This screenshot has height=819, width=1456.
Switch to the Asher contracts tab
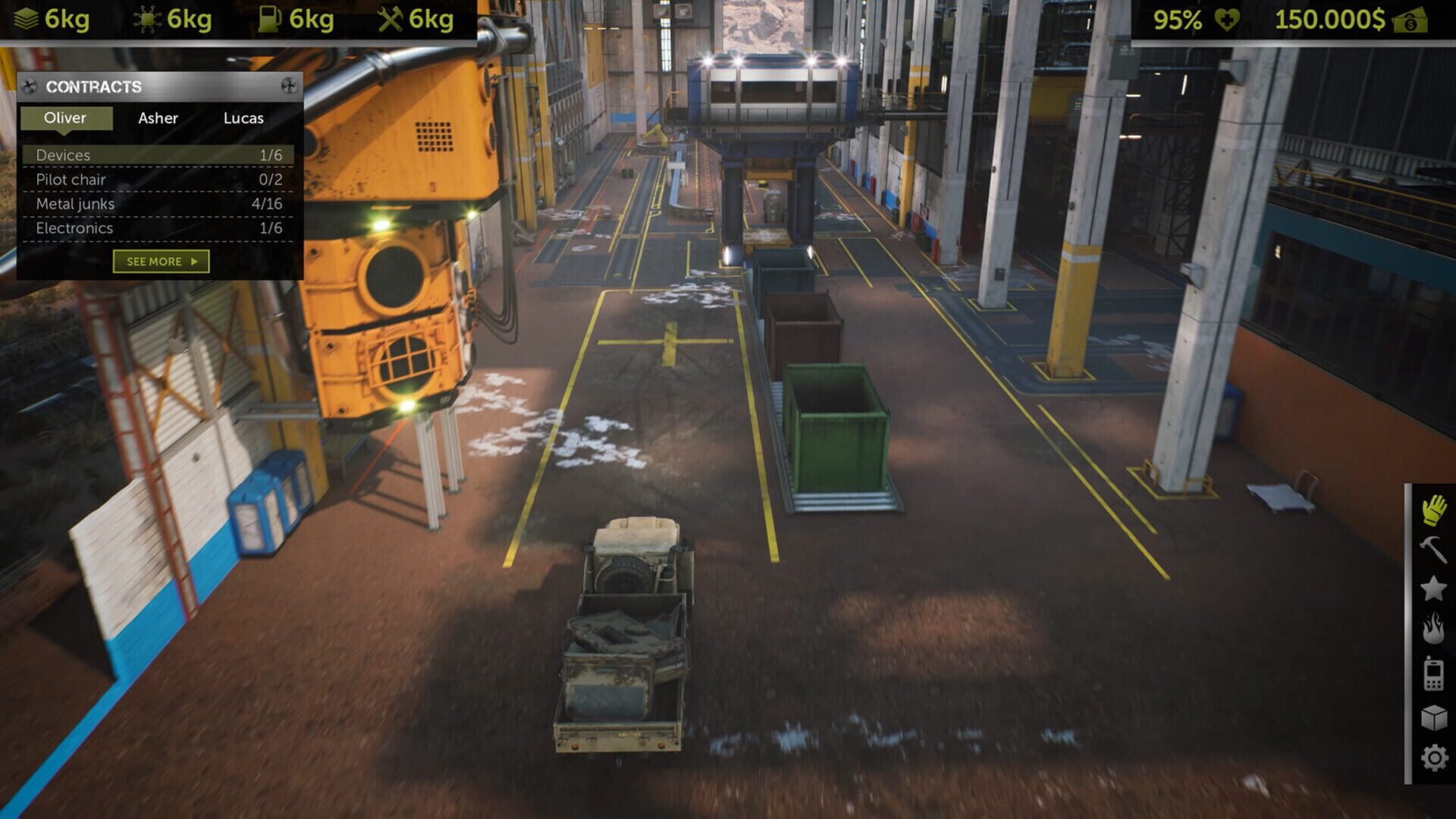157,118
